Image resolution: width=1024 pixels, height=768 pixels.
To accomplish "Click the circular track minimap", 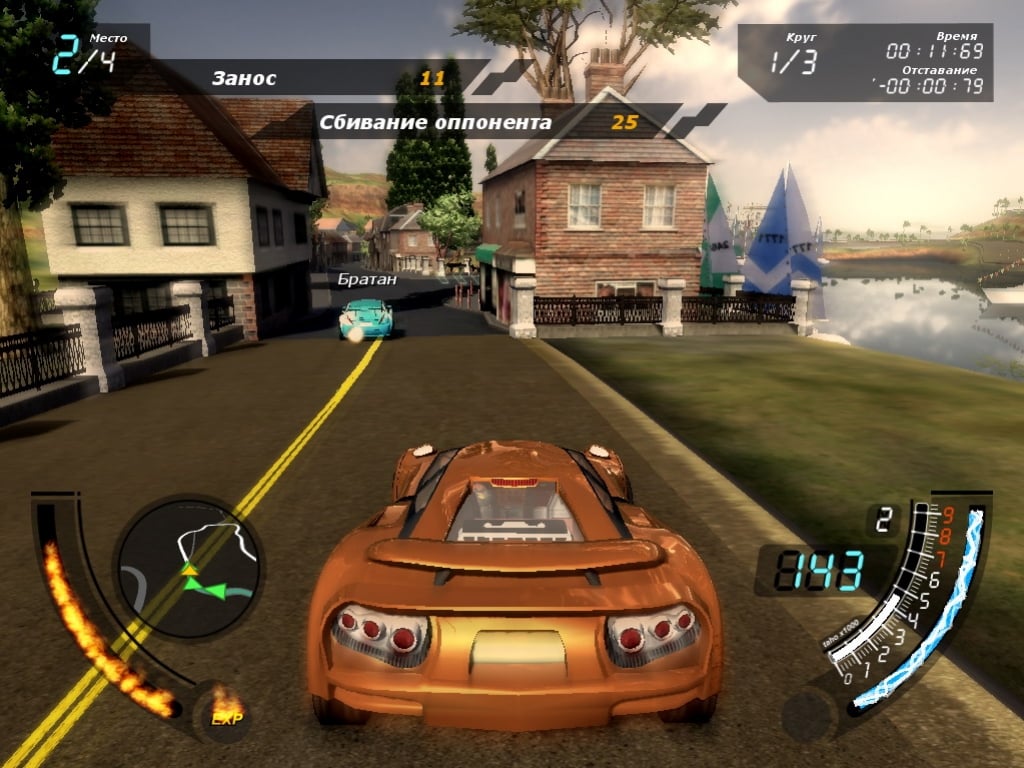I will pos(188,568).
